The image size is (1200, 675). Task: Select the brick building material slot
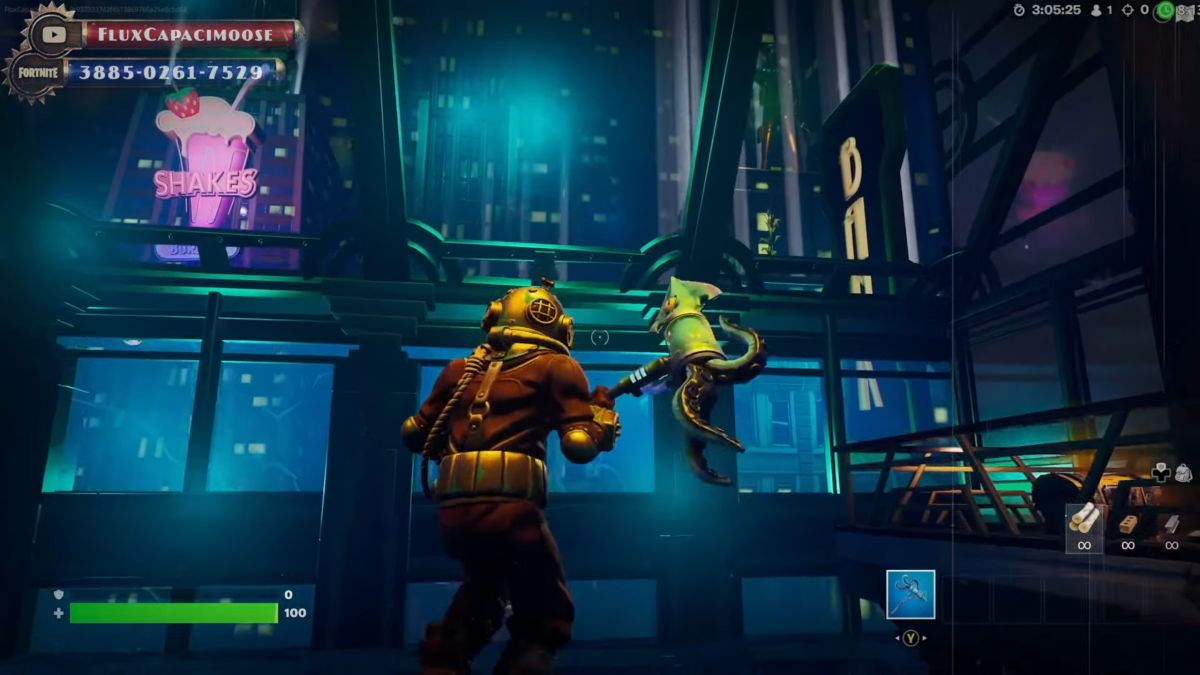1128,523
